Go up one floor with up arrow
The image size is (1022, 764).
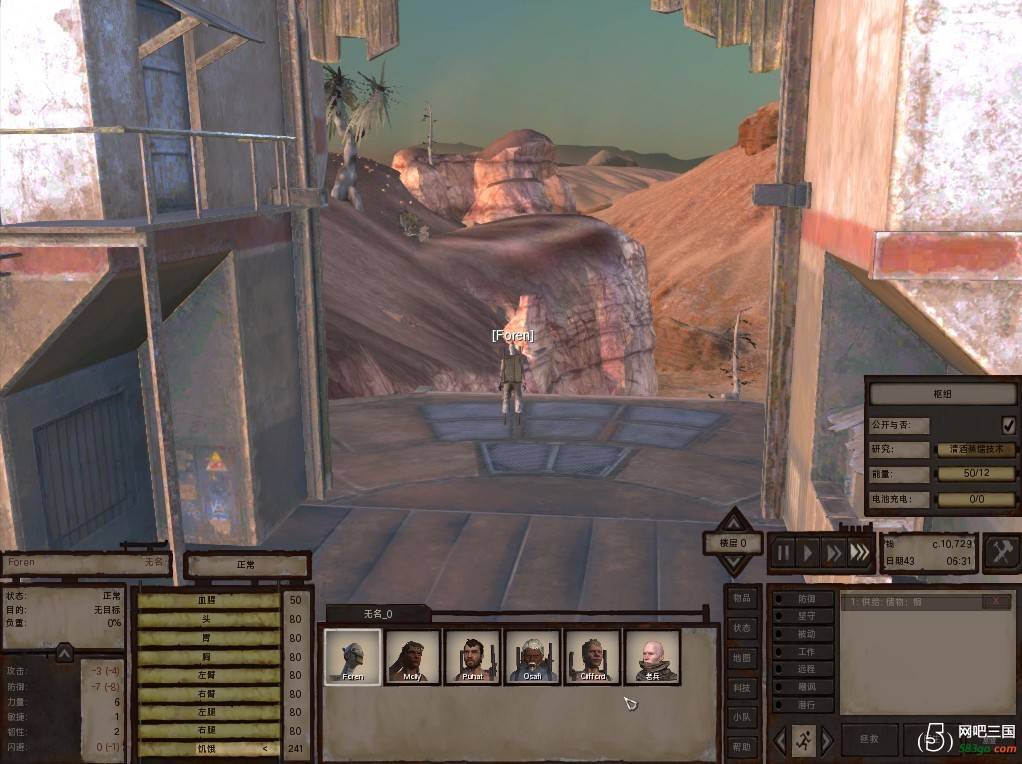[734, 522]
